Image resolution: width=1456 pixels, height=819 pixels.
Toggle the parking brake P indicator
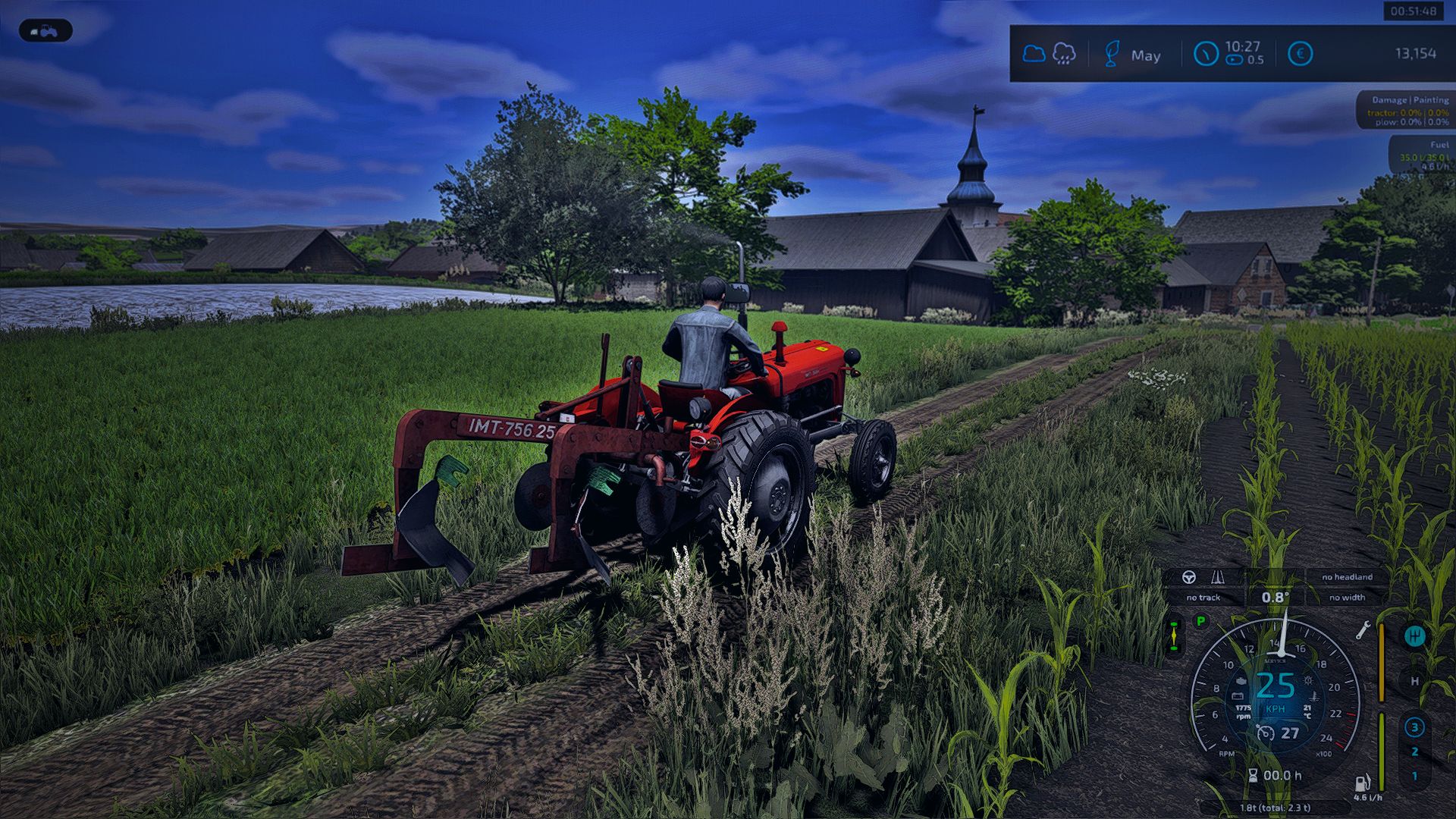[x=1200, y=621]
